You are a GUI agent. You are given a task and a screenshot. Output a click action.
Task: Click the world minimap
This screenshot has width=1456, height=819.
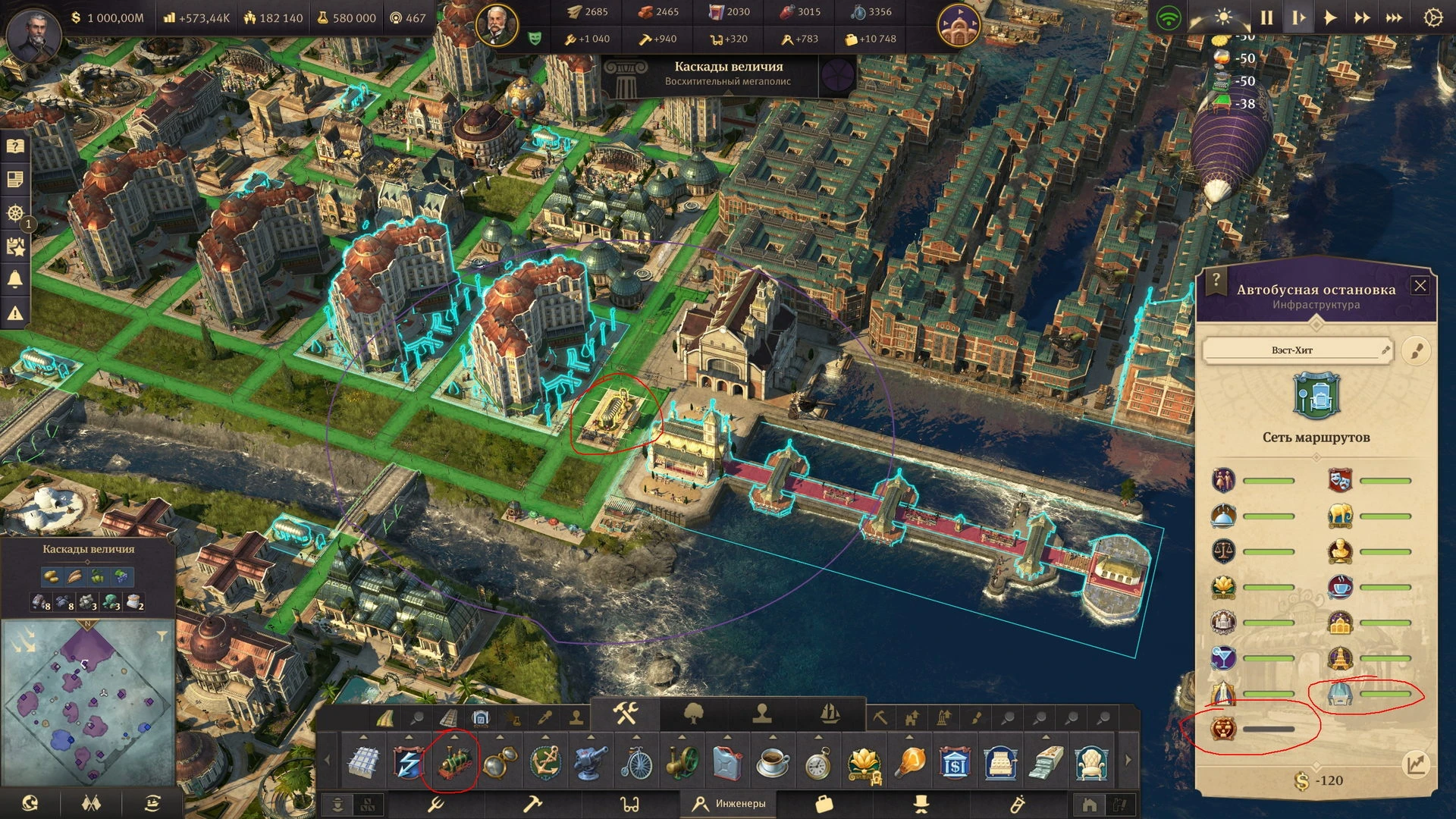tap(88, 701)
